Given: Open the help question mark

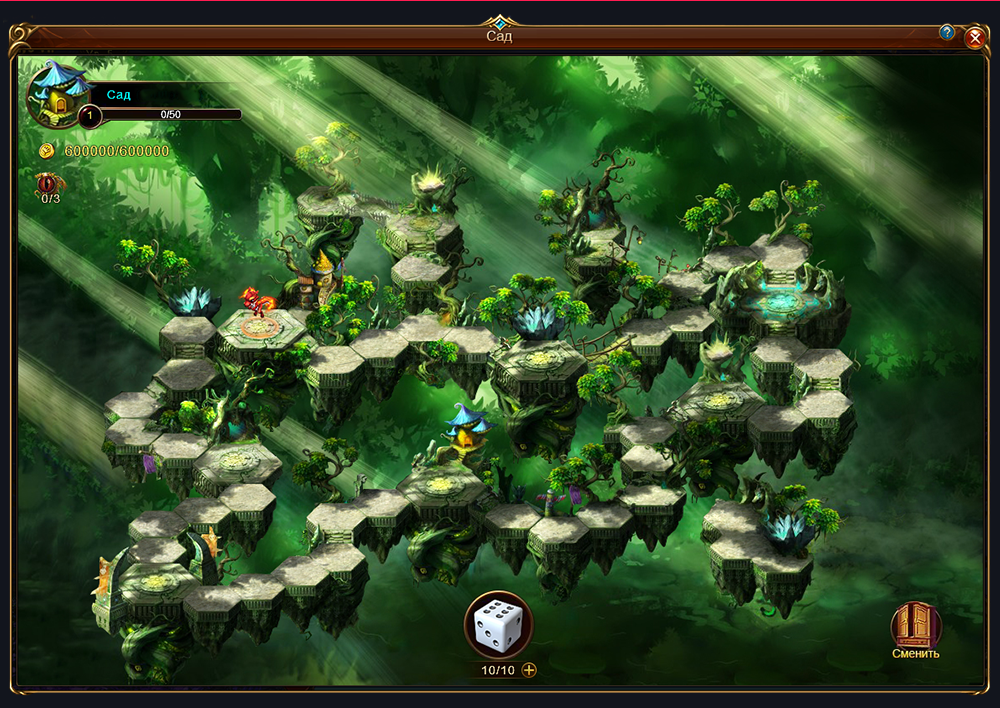Looking at the screenshot, I should pos(946,32).
